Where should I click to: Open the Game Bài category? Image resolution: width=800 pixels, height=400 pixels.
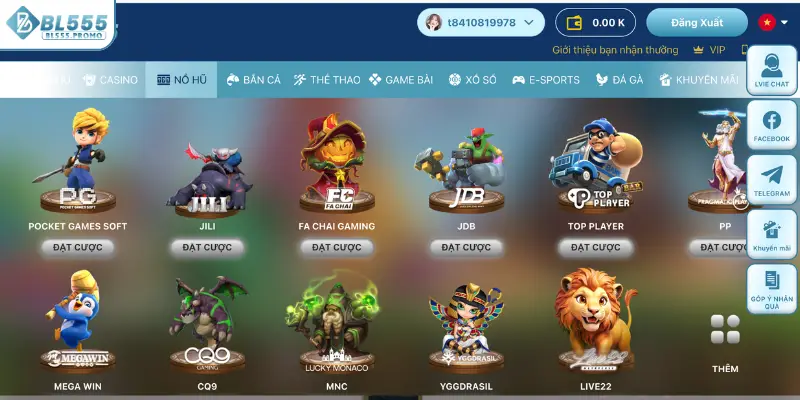point(403,79)
